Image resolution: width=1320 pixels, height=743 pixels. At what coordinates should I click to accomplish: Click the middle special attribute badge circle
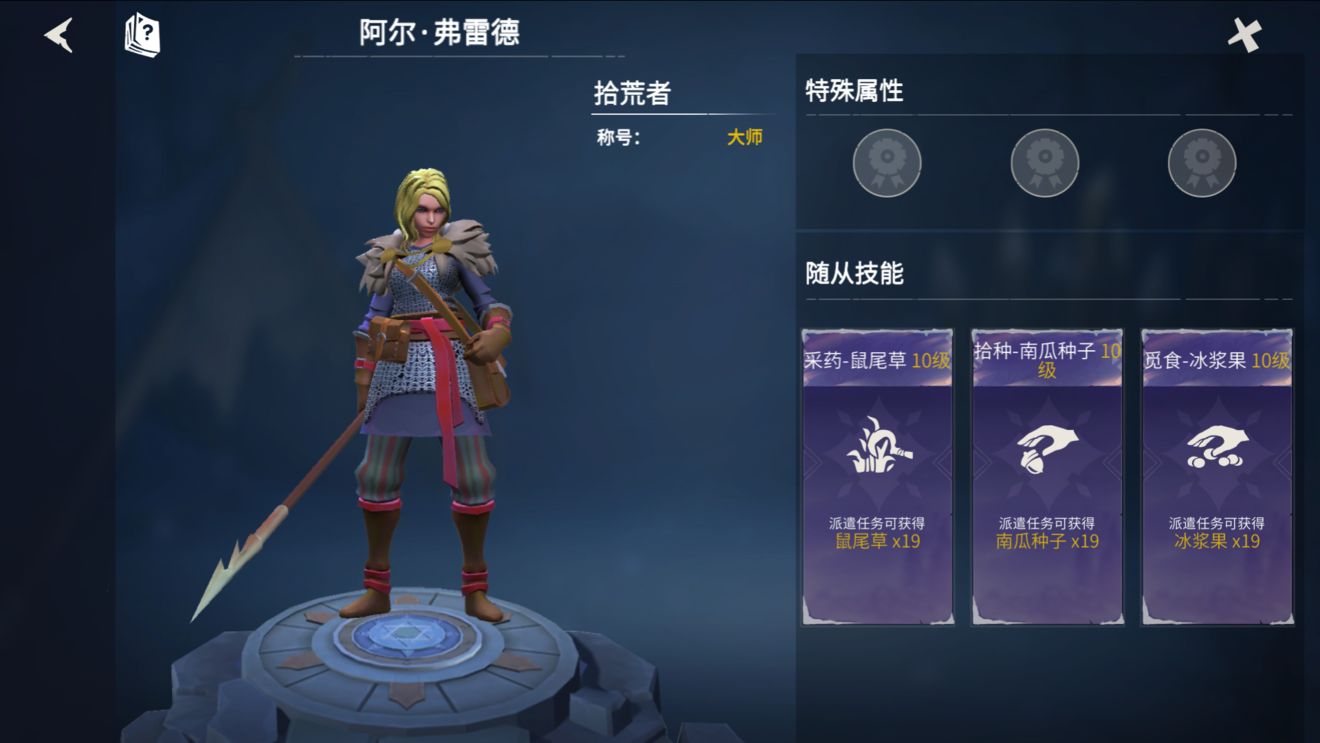[1044, 161]
